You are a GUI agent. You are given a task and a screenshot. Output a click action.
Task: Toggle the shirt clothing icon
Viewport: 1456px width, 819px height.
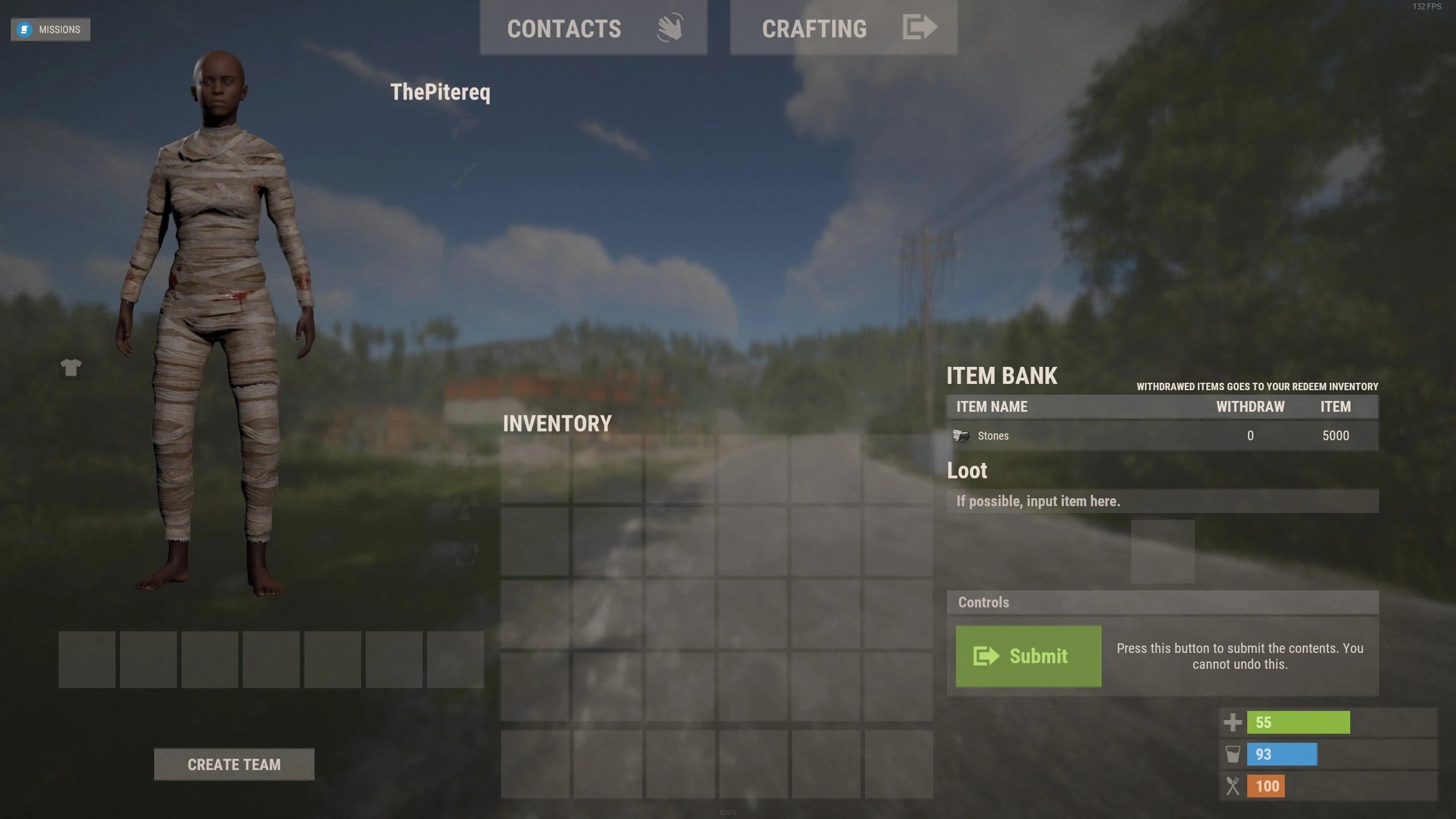click(x=71, y=367)
